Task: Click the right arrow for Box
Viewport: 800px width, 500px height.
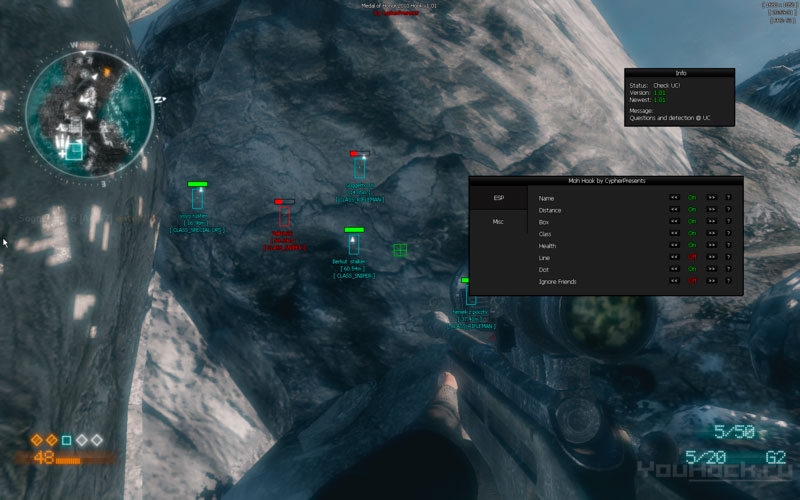Action: [x=711, y=222]
